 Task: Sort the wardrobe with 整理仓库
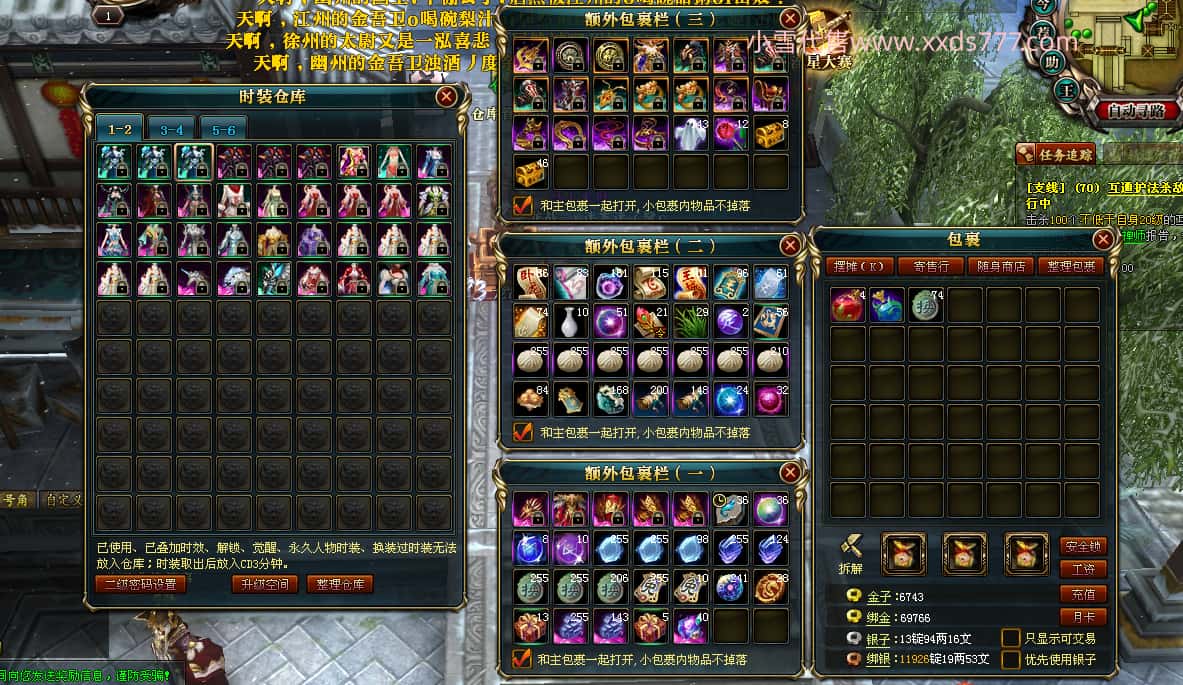(x=340, y=584)
